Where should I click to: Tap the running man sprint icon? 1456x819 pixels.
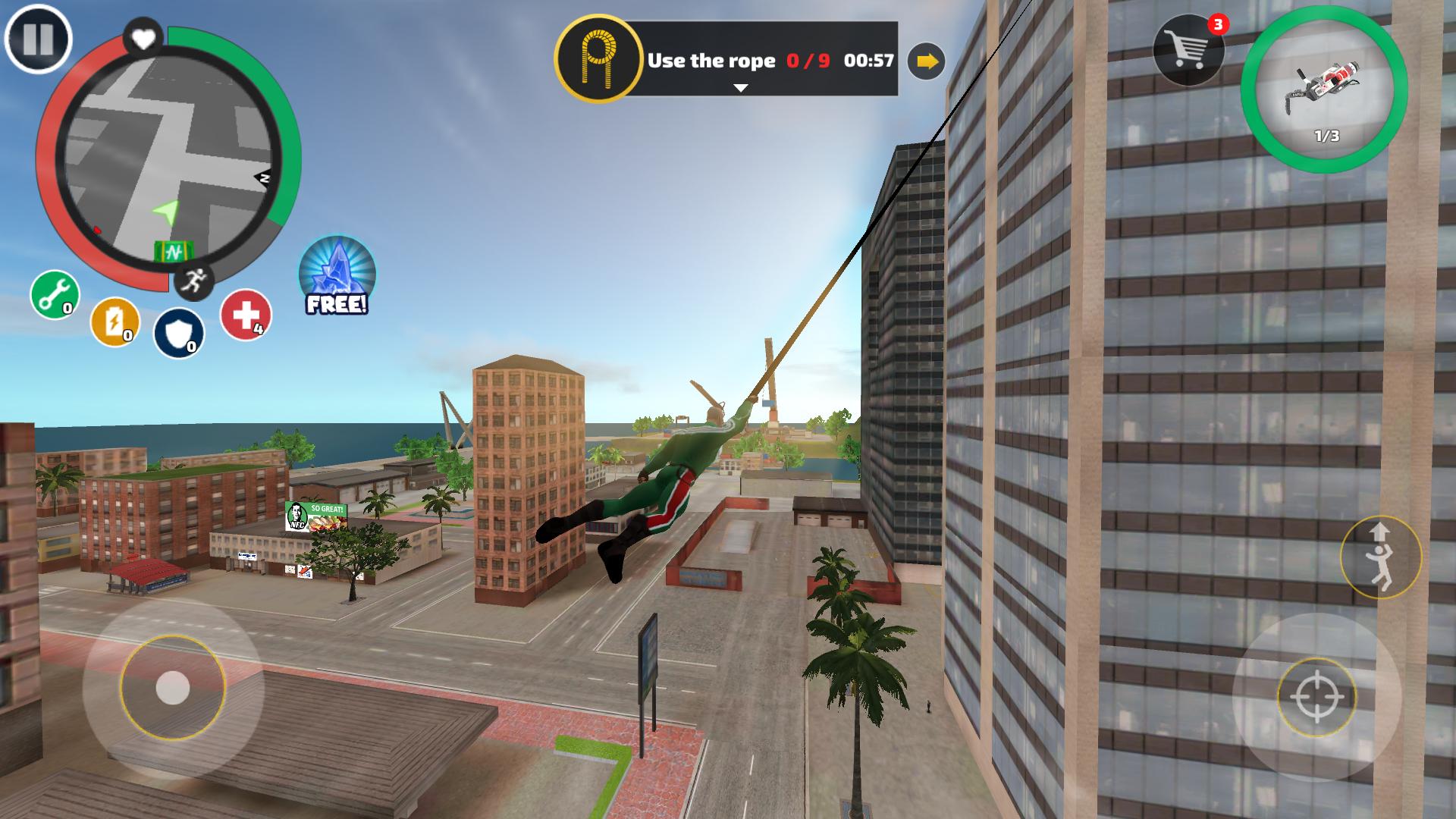point(196,281)
